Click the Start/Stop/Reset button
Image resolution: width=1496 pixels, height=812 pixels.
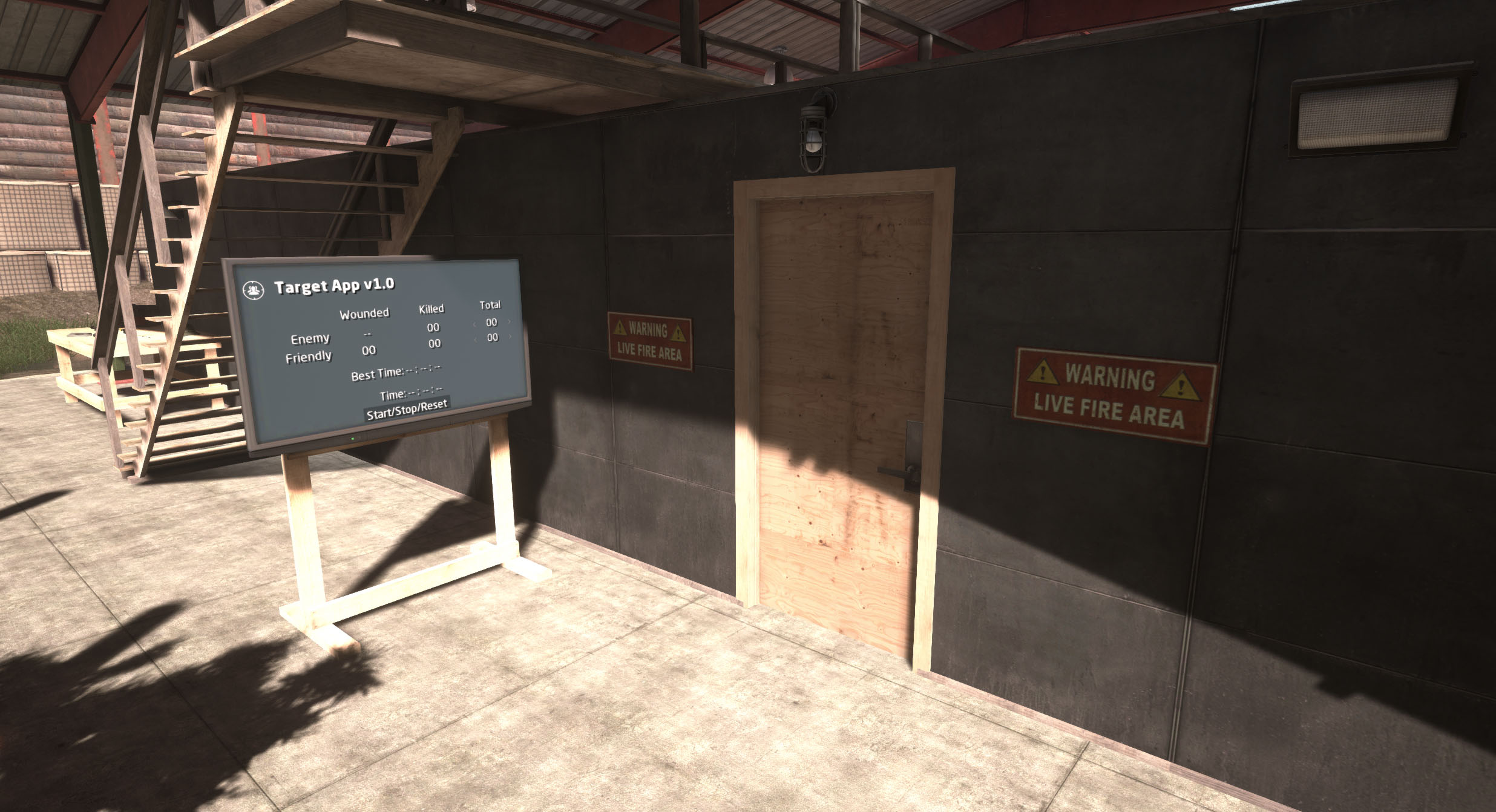click(407, 409)
